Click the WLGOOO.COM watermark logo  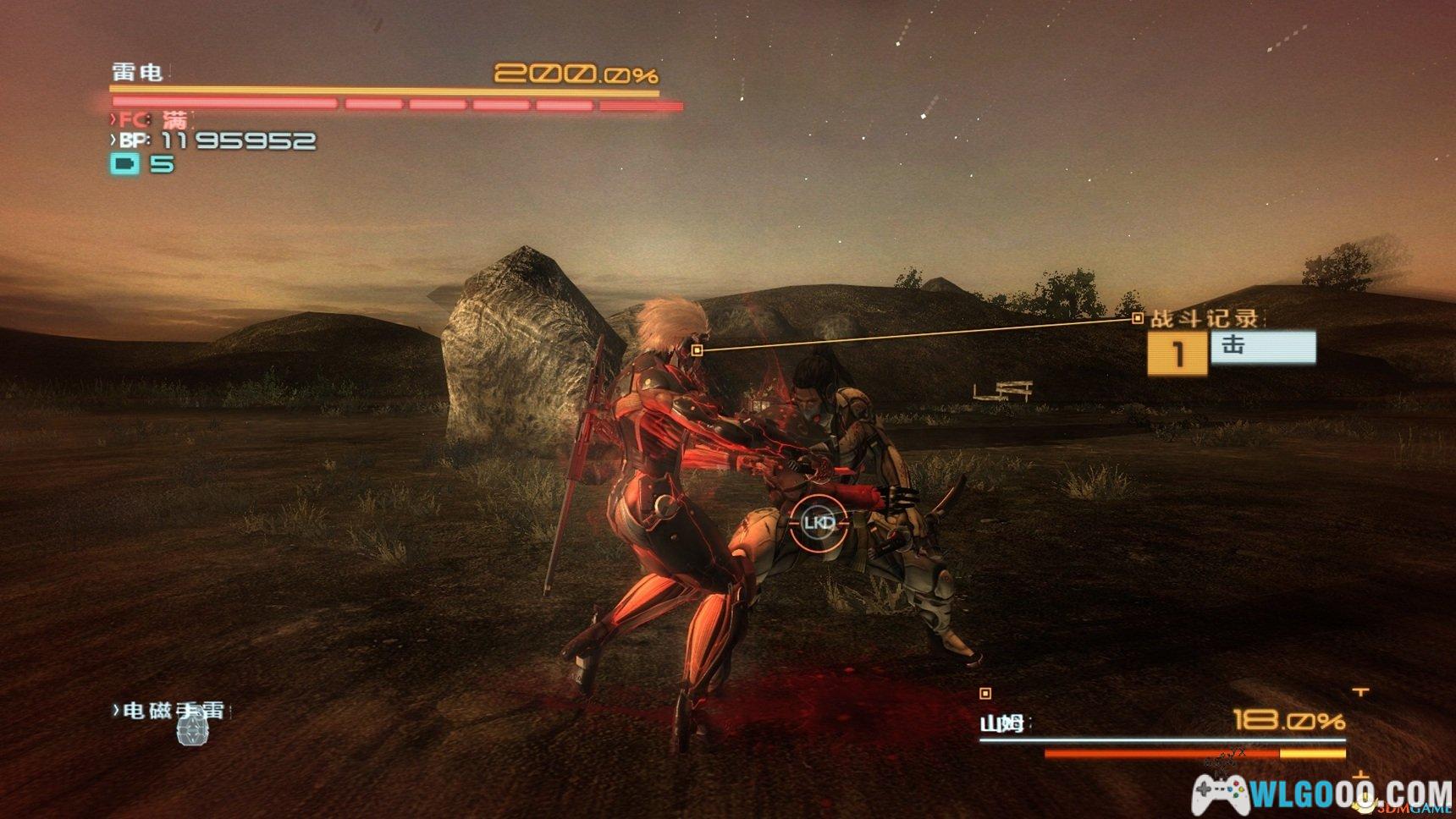1323,795
